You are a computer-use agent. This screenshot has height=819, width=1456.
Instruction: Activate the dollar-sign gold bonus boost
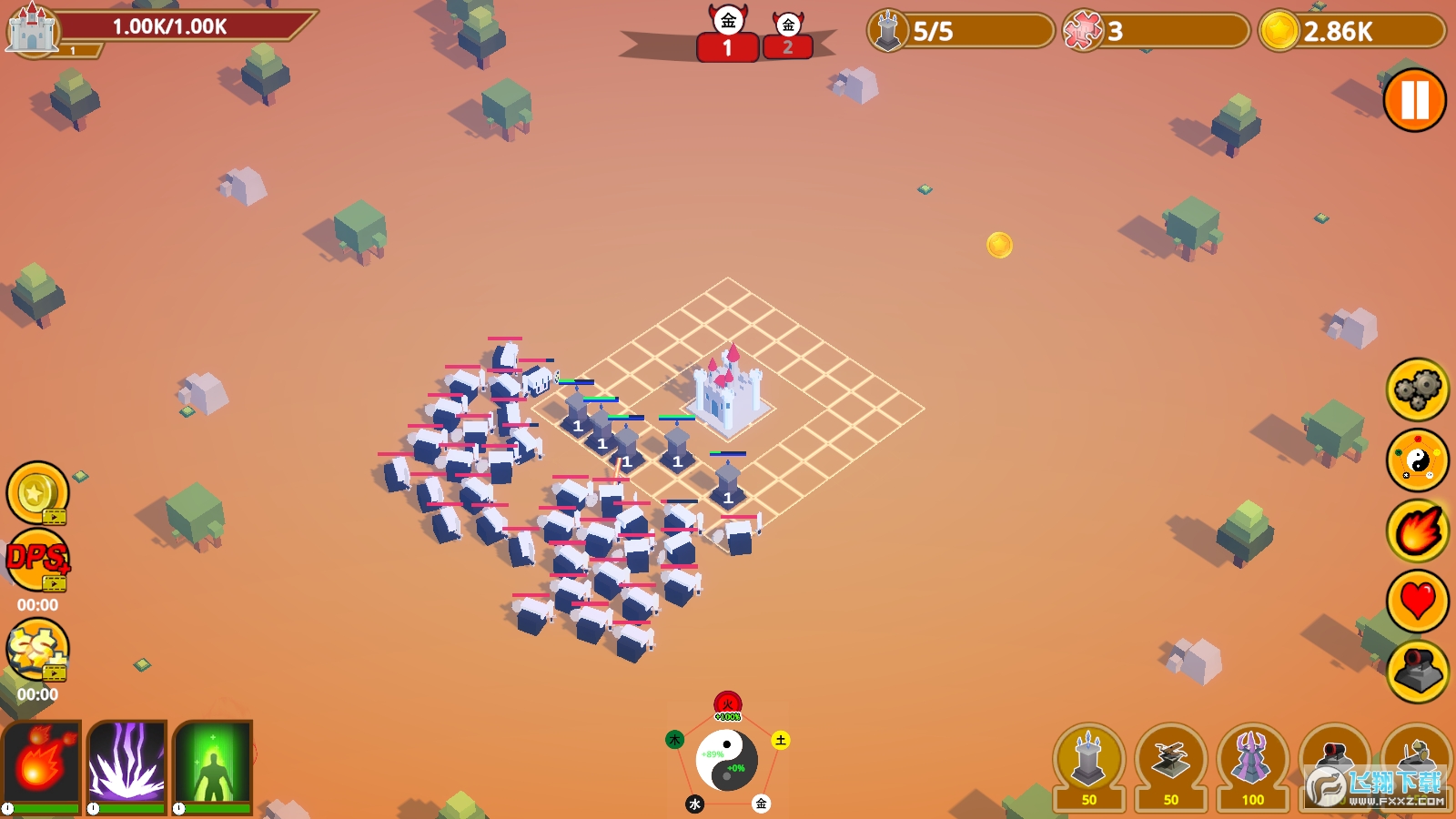tap(37, 649)
